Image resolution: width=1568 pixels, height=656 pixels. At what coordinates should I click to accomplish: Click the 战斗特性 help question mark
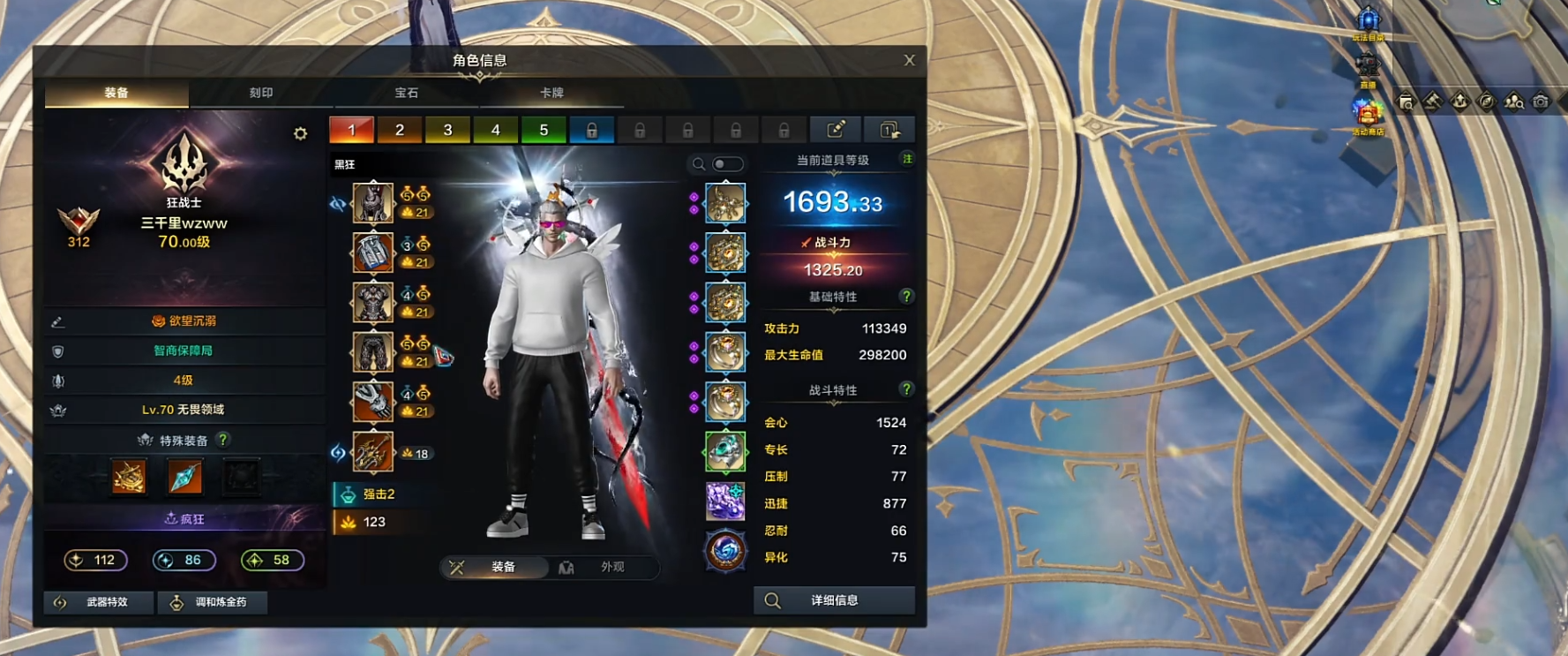[905, 389]
